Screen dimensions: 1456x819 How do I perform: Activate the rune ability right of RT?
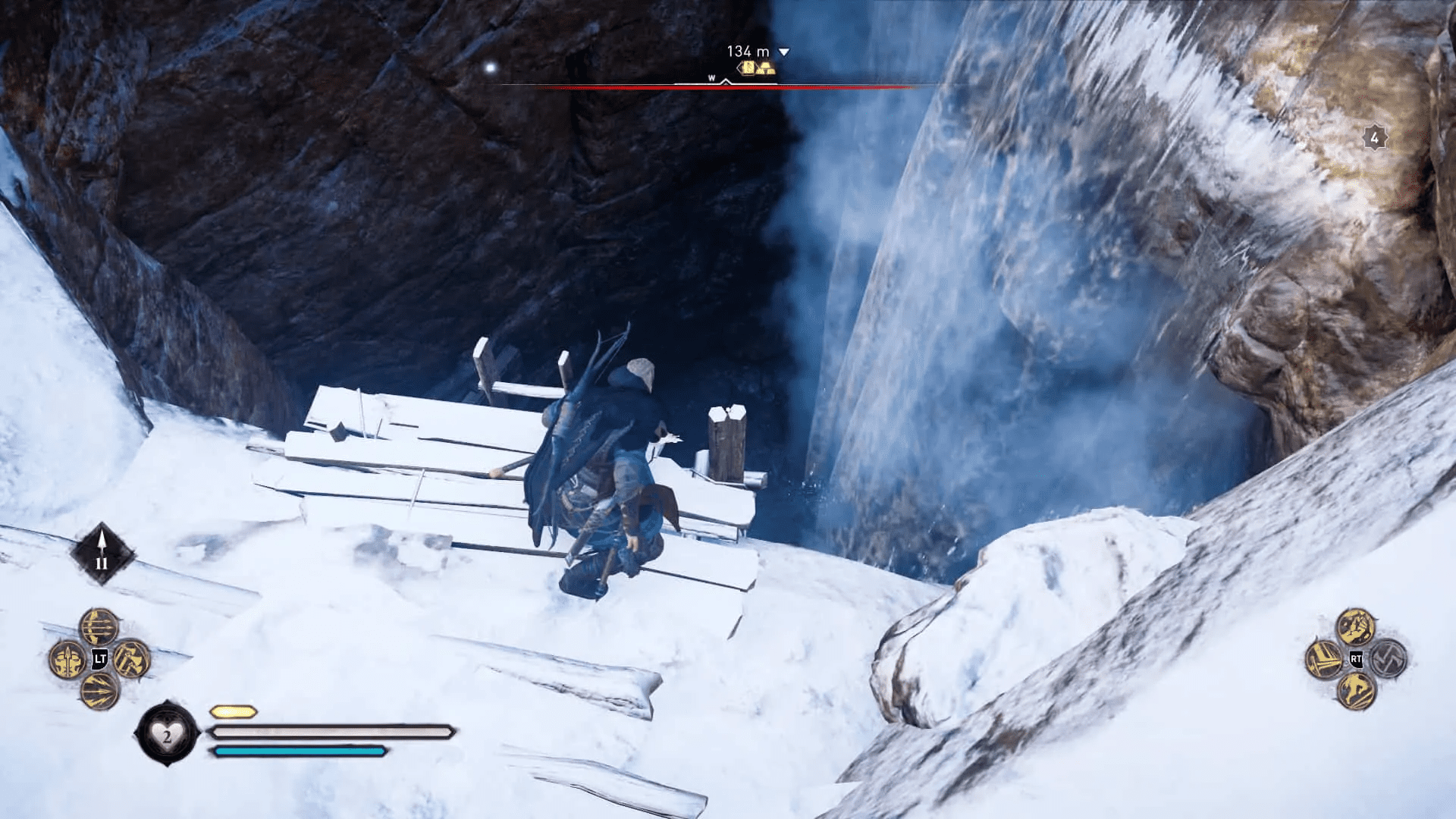pos(1388,660)
